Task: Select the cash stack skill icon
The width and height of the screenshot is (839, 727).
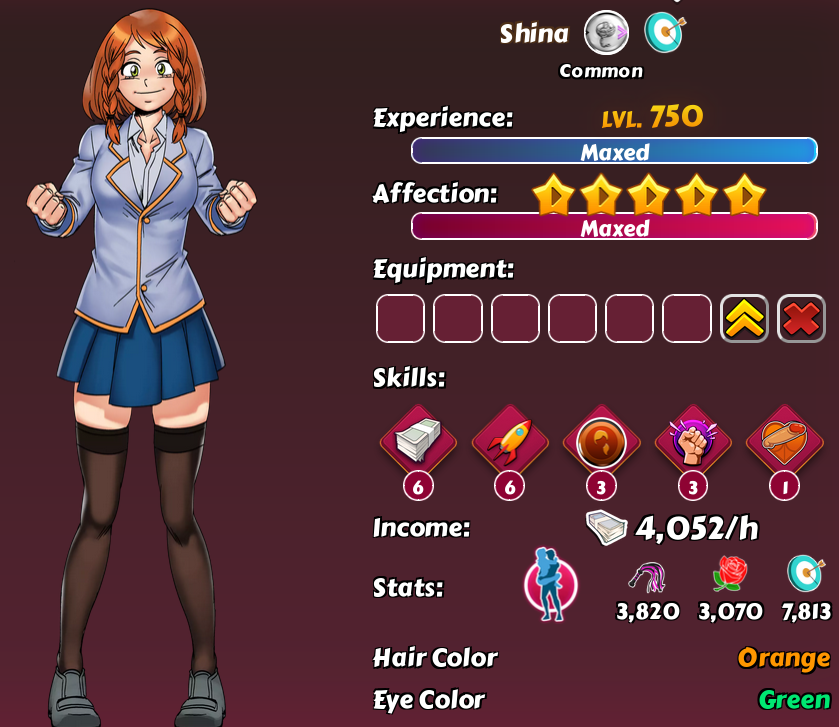Action: pos(418,442)
